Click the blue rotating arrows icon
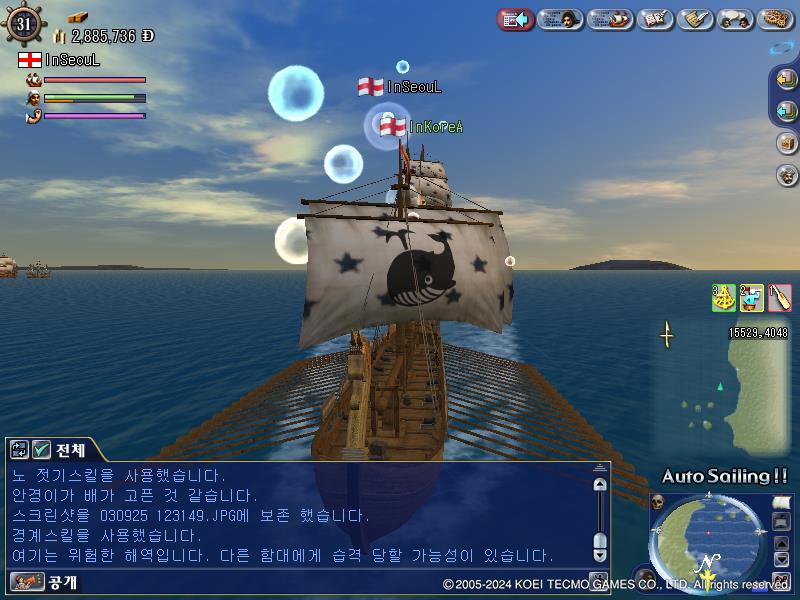Screen dimensions: 800x600 (781, 47)
